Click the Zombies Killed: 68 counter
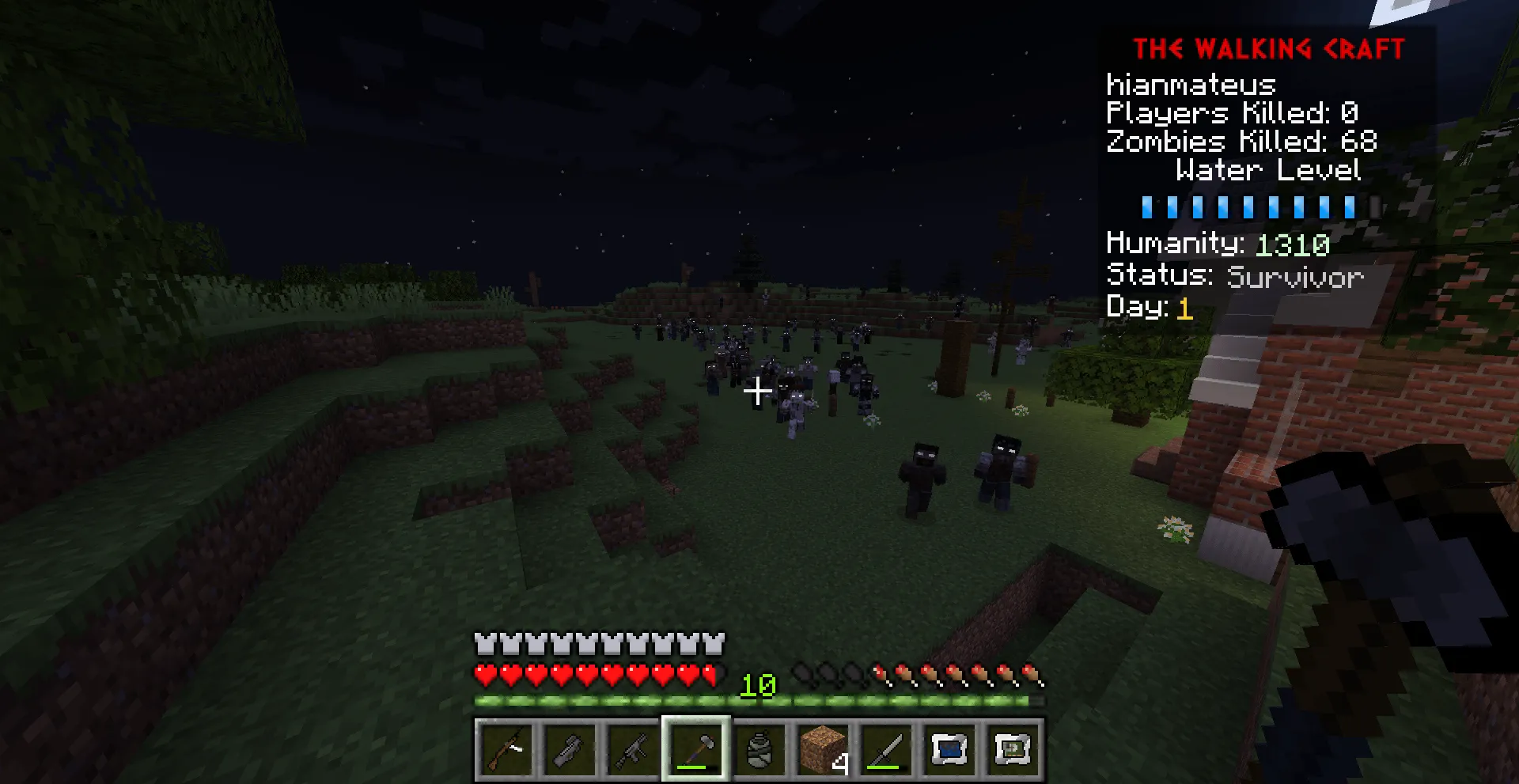The width and height of the screenshot is (1519, 784). [x=1241, y=142]
